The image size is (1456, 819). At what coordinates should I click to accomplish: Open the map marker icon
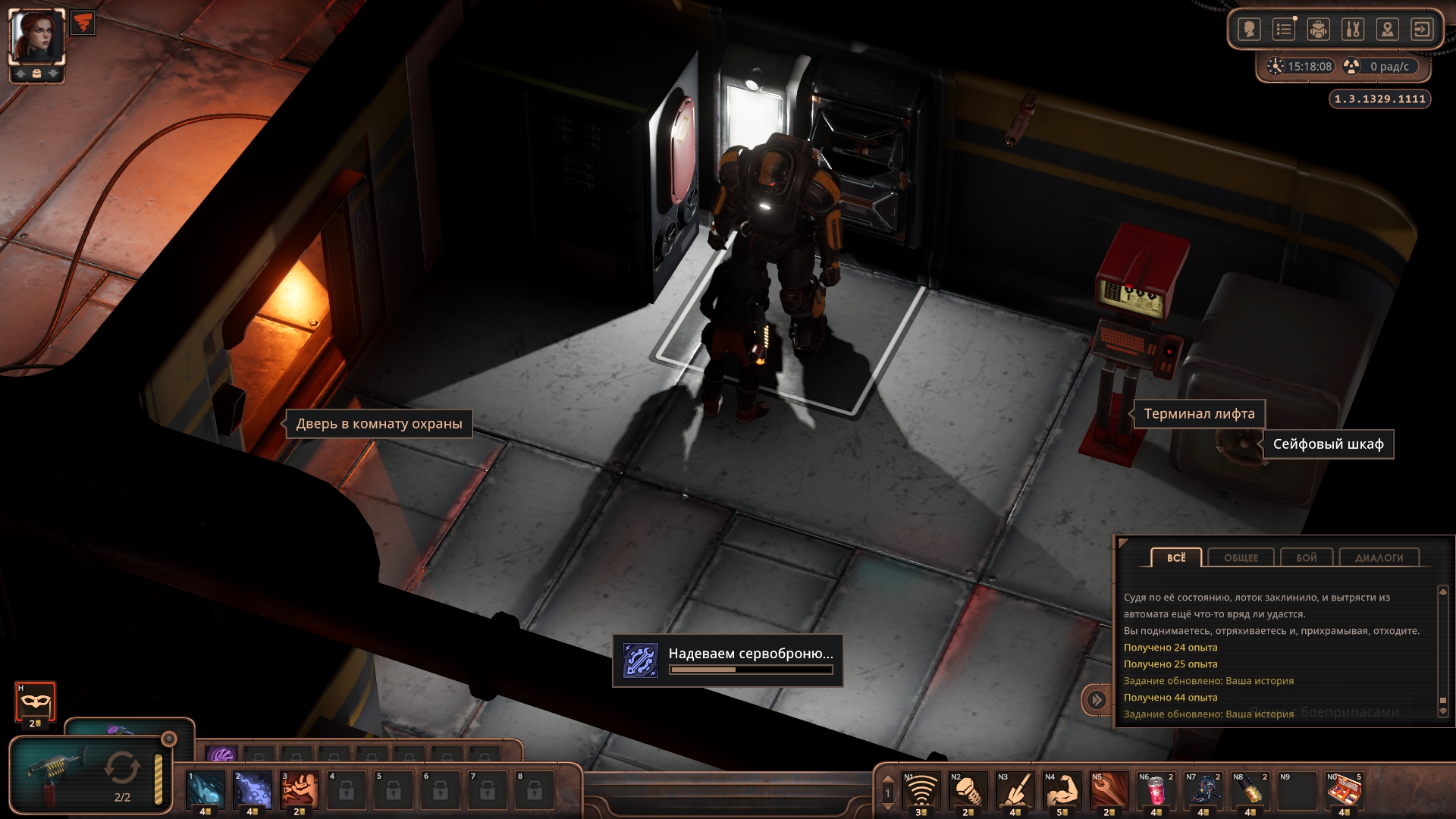coord(1387,30)
